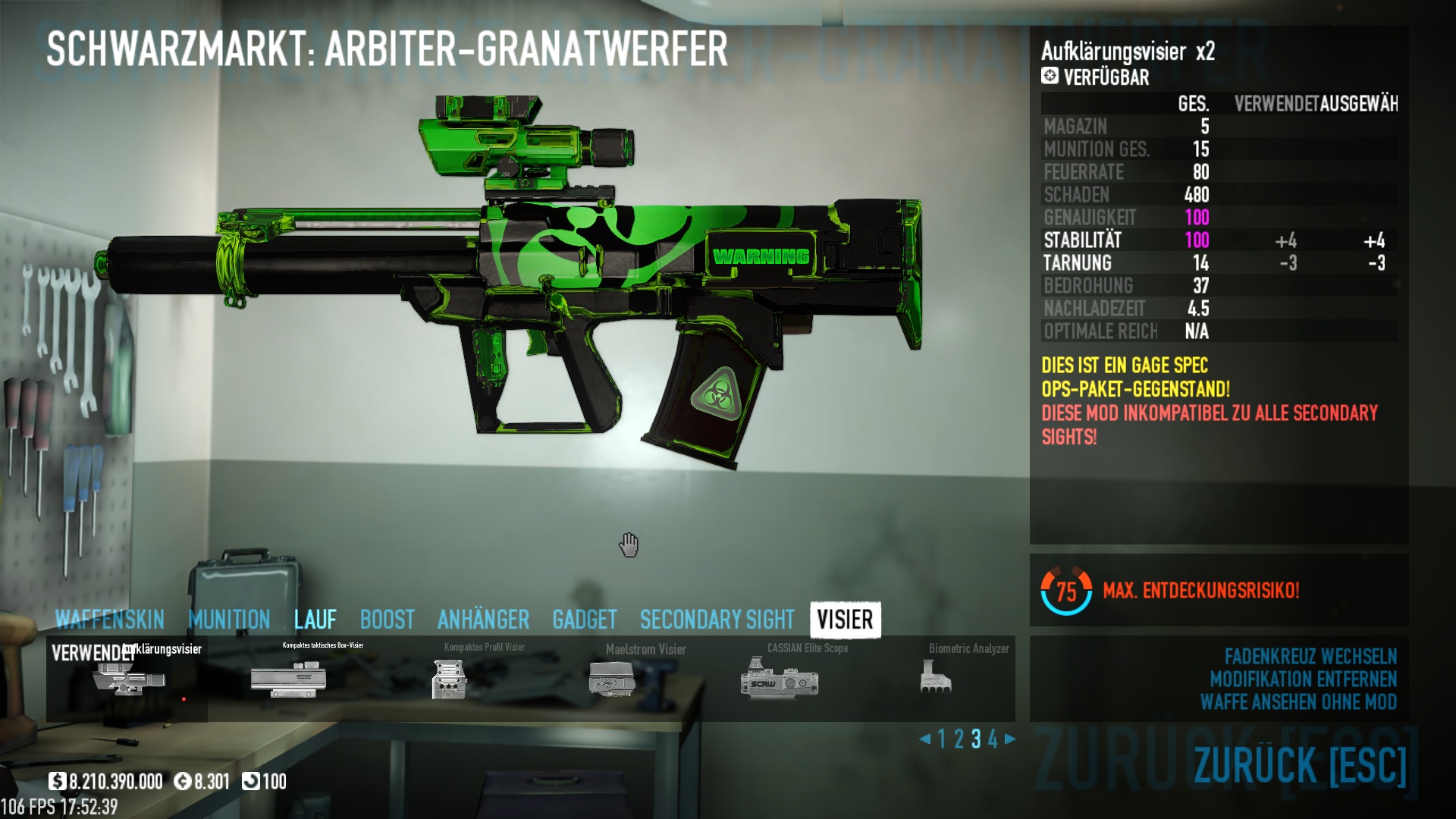Choose Waffe ansehen ohne Mod
The height and width of the screenshot is (819, 1456).
[1298, 701]
